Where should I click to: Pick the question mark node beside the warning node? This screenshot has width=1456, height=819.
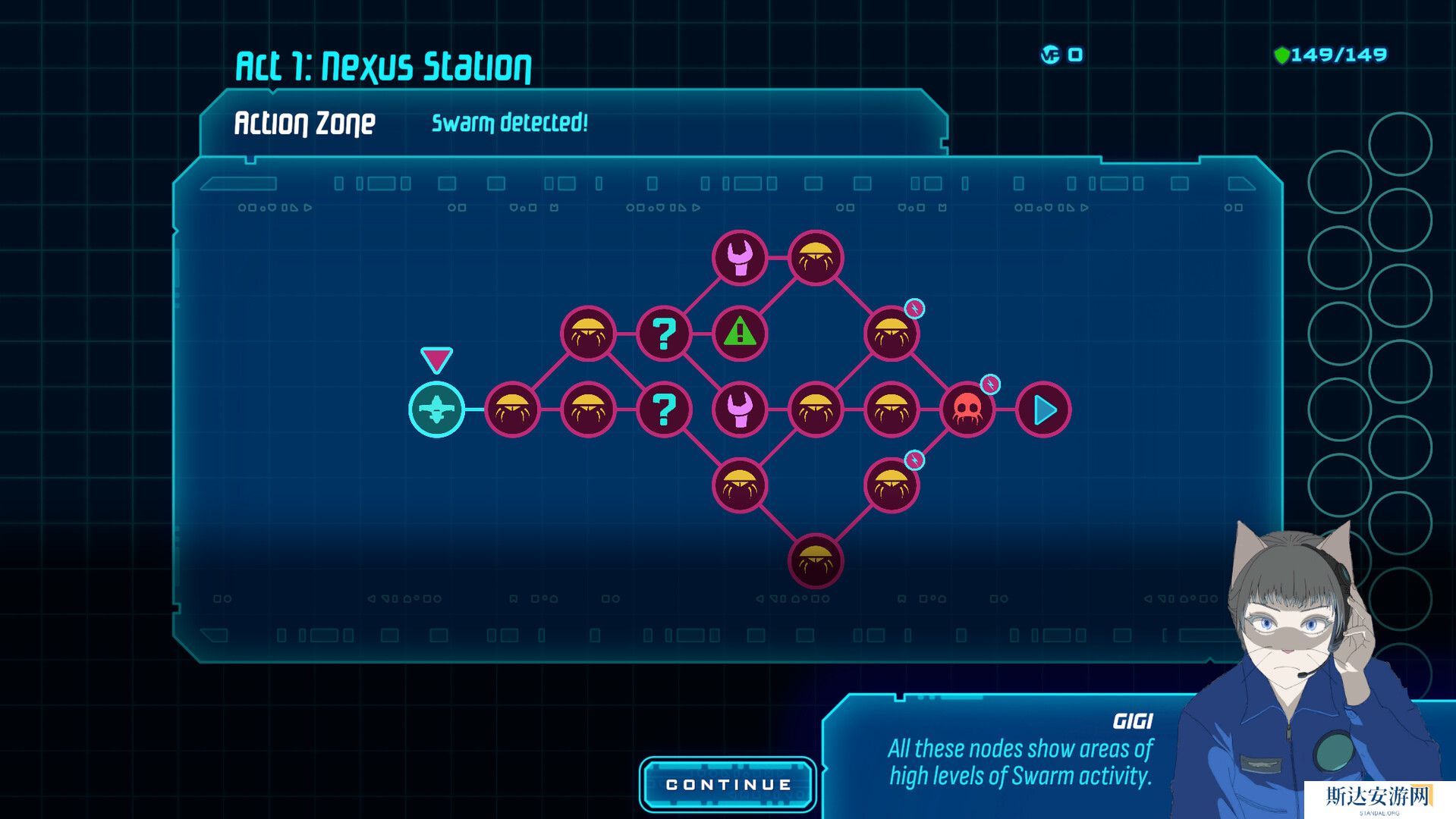pos(664,334)
